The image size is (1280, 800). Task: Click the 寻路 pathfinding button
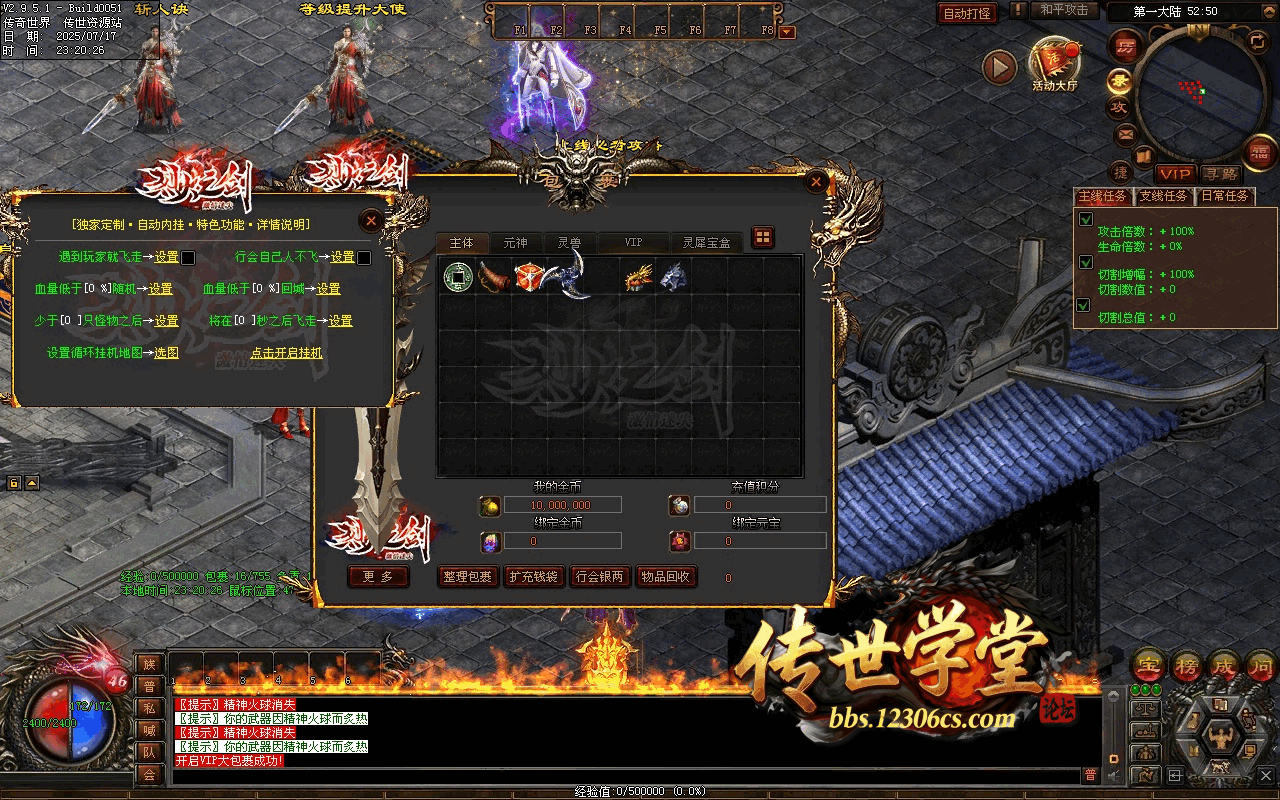coord(1219,174)
